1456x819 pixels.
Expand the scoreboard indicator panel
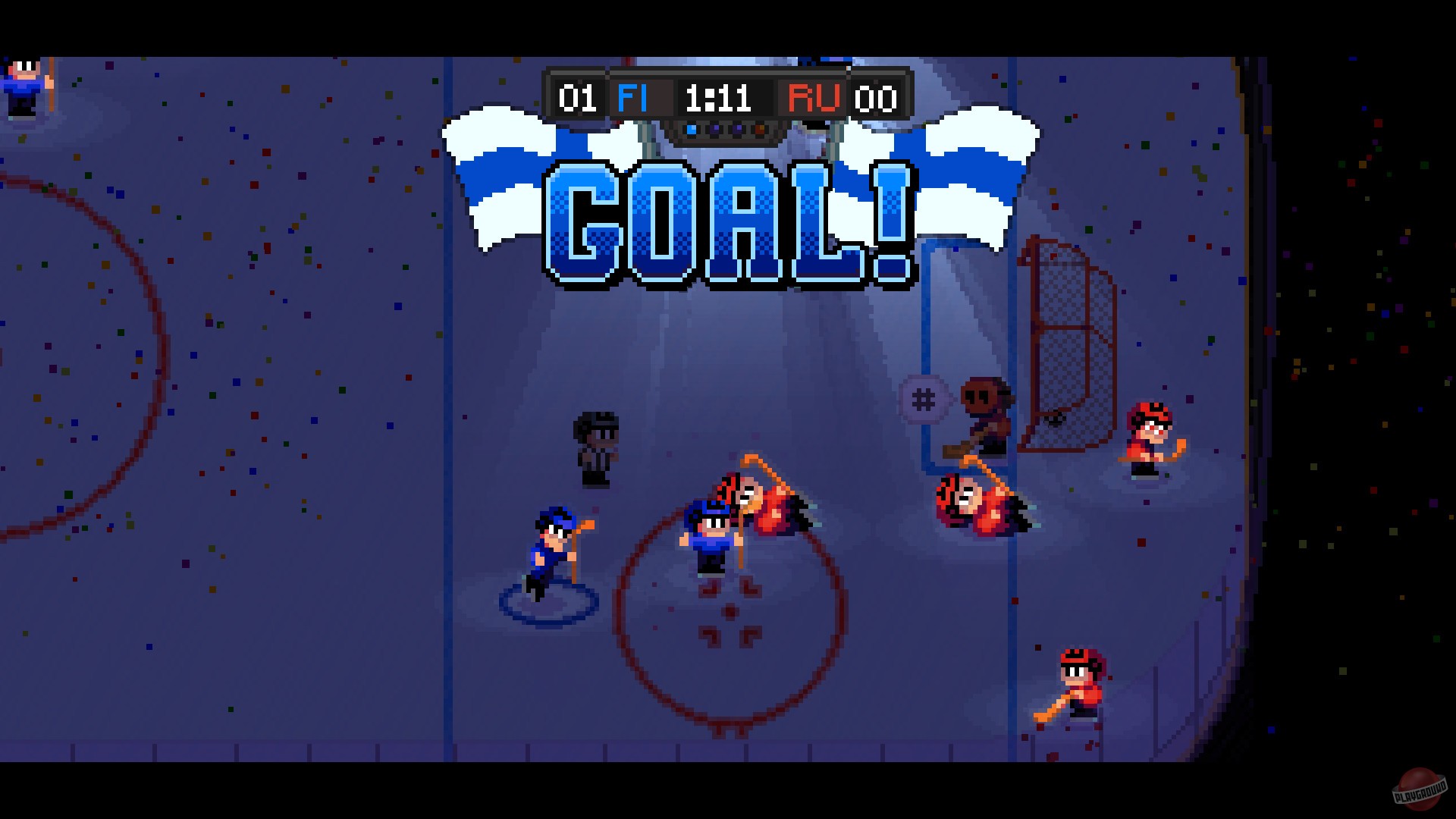tap(724, 129)
